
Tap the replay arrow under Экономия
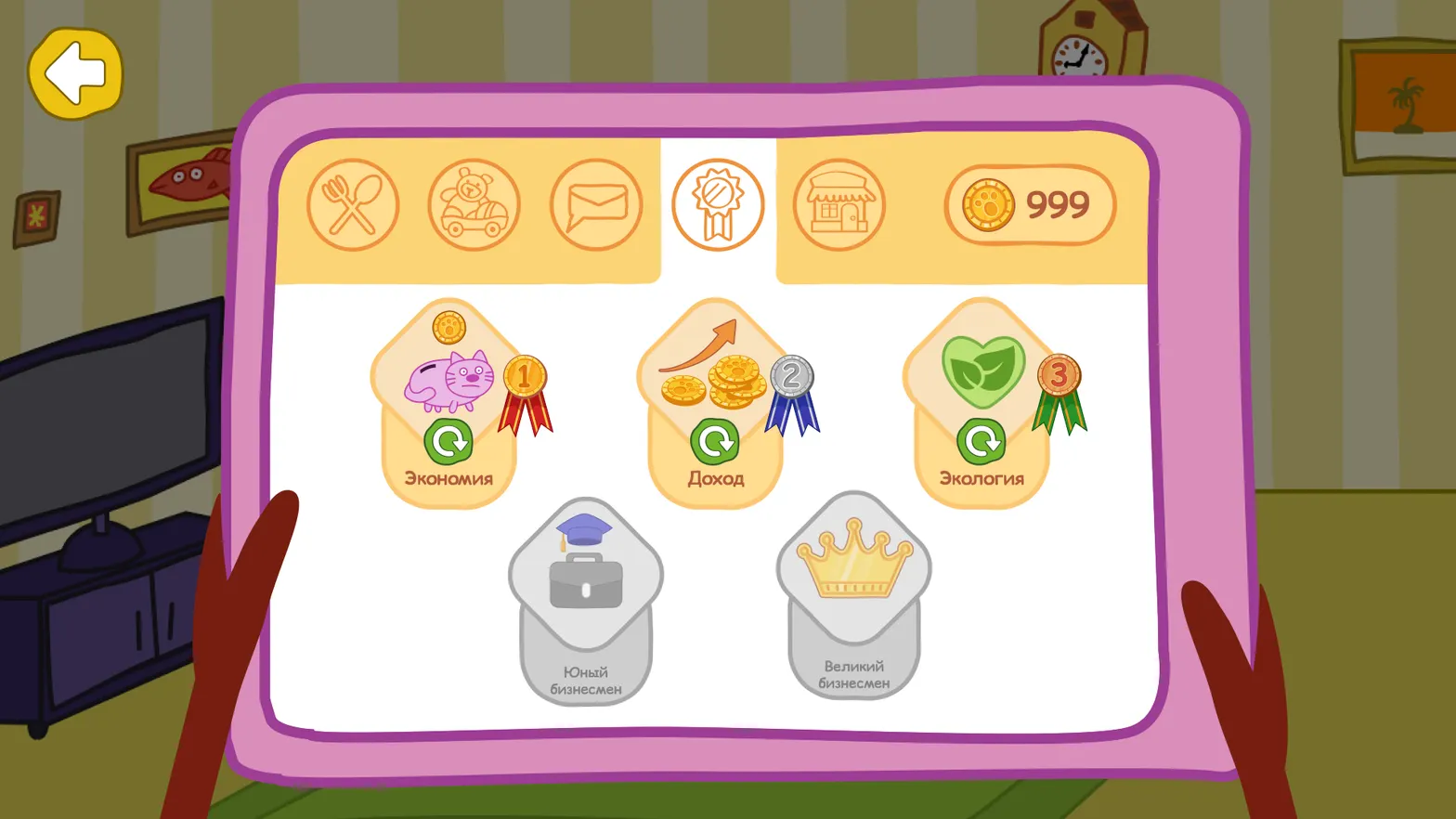tap(449, 442)
